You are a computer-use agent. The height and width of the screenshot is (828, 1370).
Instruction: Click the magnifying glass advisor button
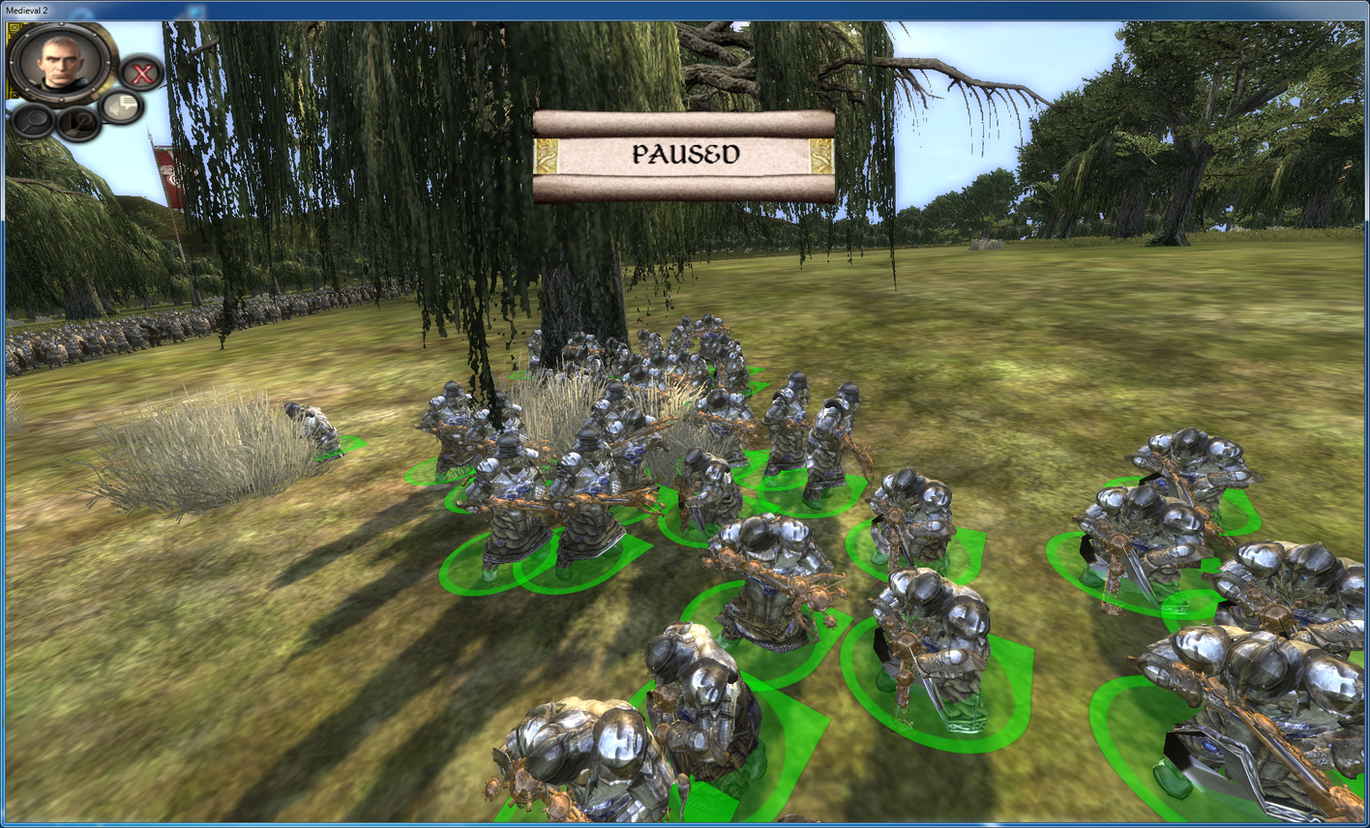(x=32, y=120)
